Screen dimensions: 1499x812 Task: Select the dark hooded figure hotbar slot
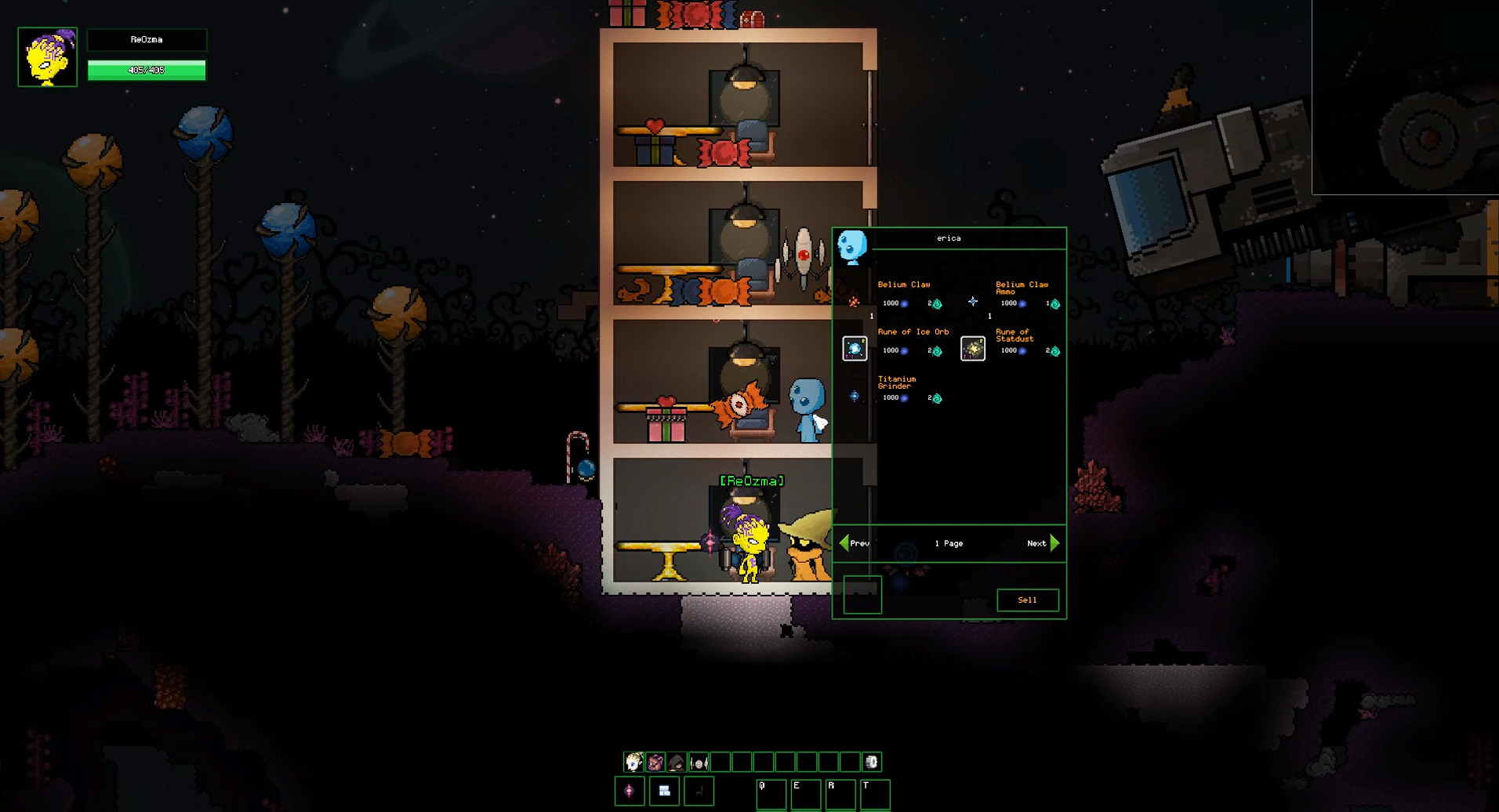point(677,762)
